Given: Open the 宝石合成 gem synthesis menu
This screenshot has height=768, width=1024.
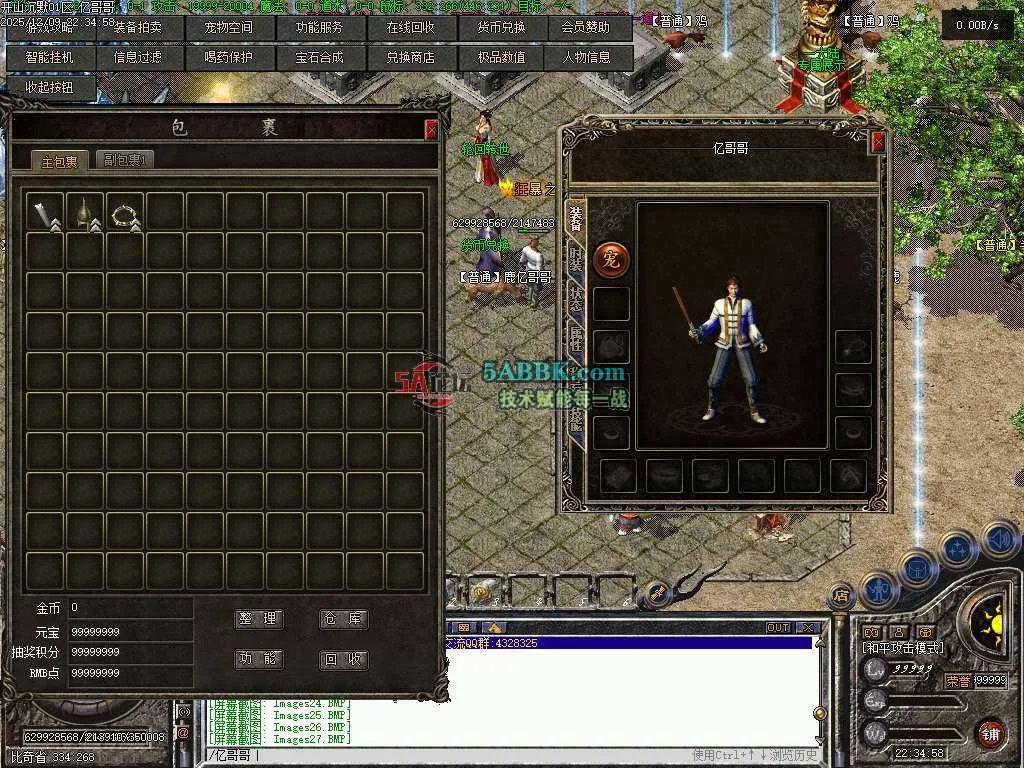Looking at the screenshot, I should coord(319,58).
